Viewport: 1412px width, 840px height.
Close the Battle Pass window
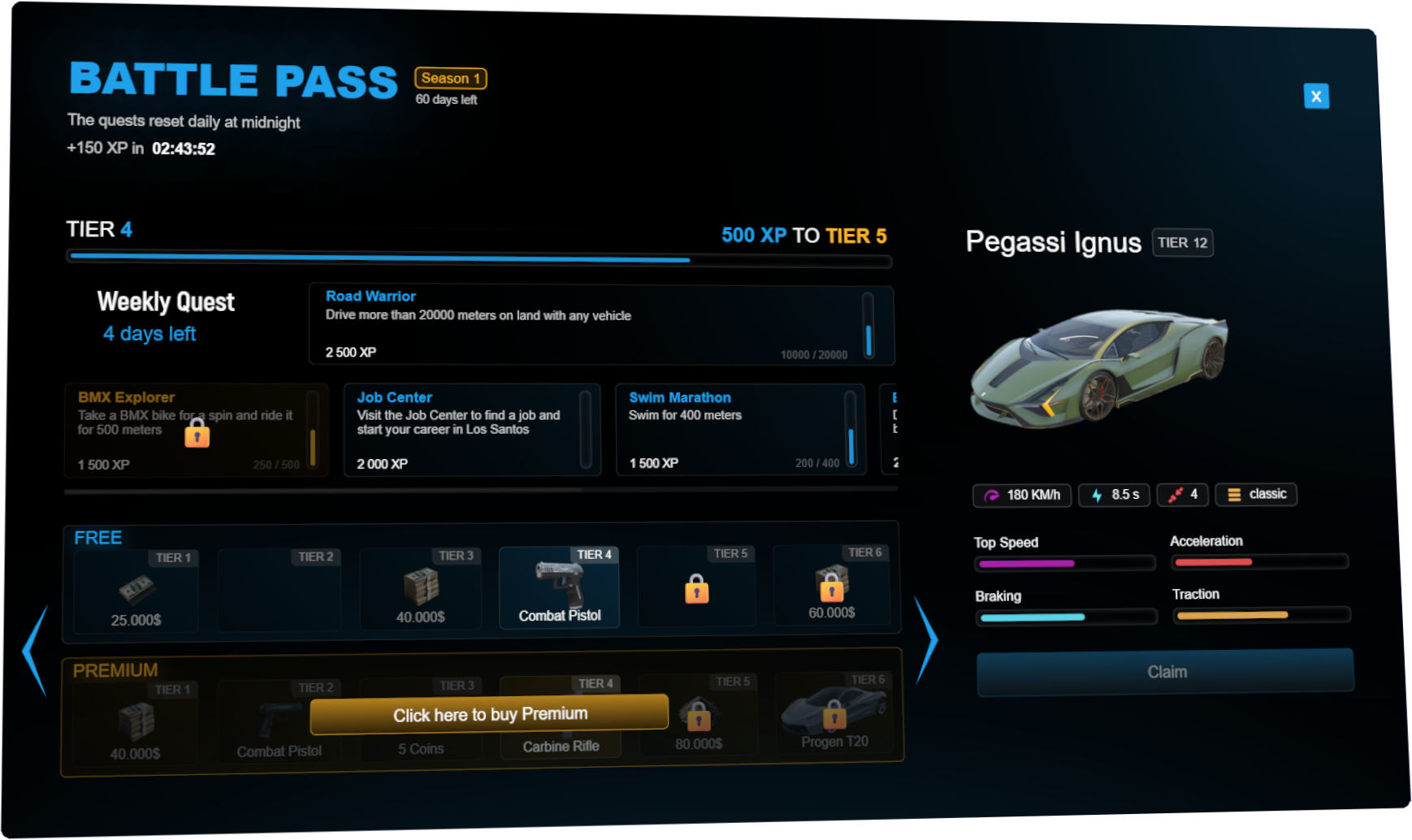[1316, 97]
